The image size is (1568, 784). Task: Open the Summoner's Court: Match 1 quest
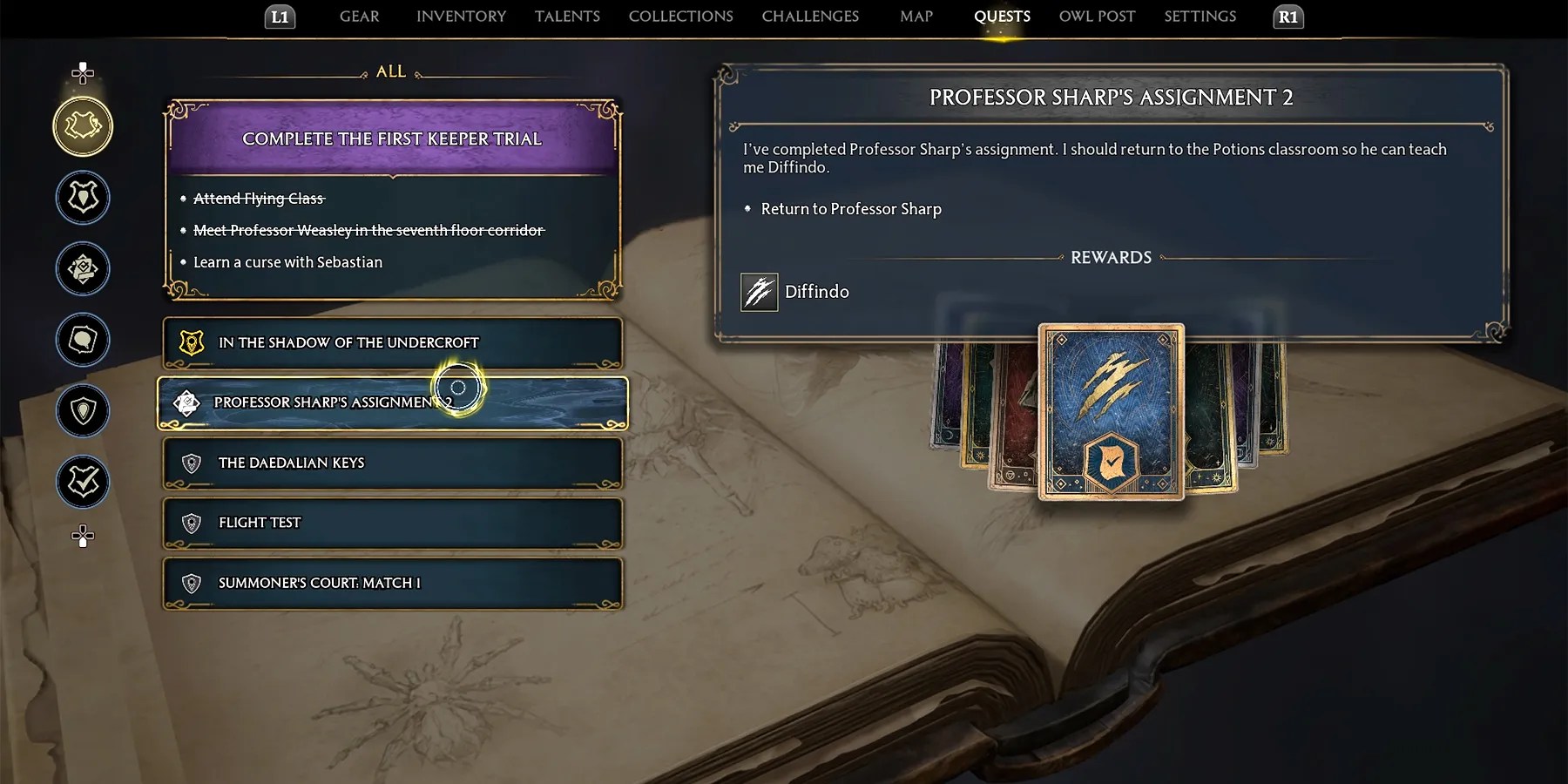[x=392, y=582]
